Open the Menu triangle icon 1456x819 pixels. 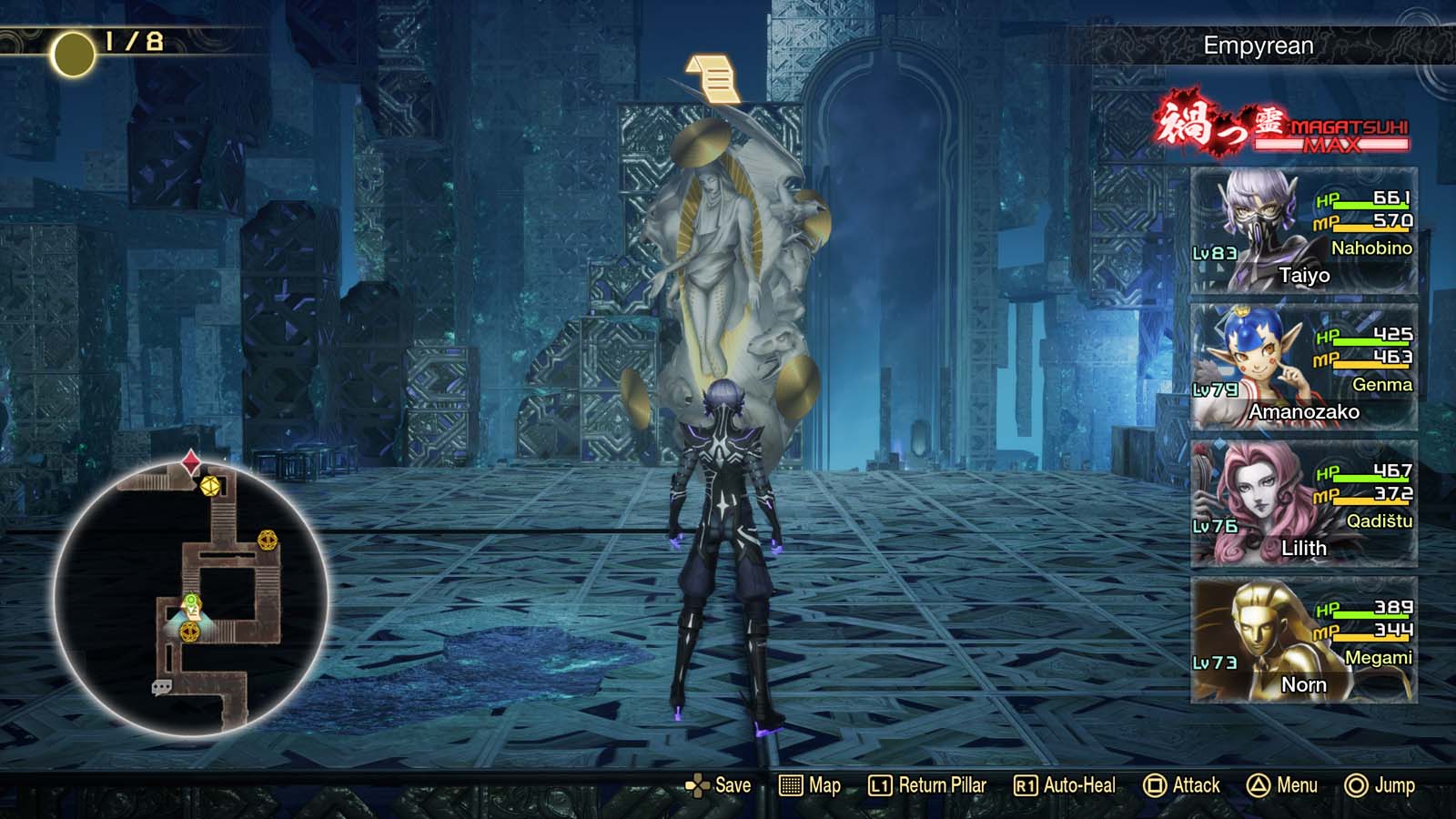point(1259,784)
